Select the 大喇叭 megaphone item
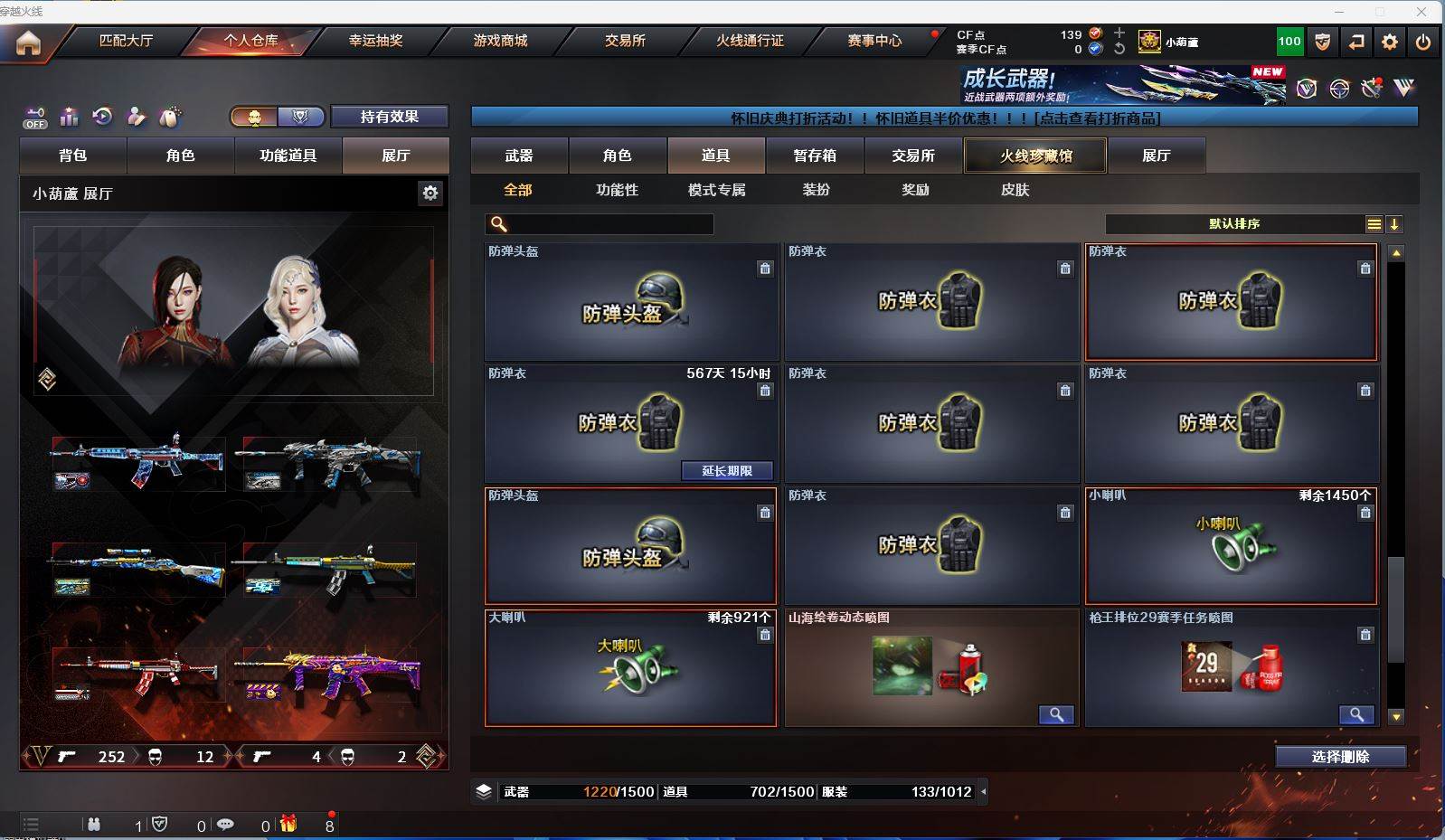Image resolution: width=1445 pixels, height=840 pixels. tap(630, 668)
